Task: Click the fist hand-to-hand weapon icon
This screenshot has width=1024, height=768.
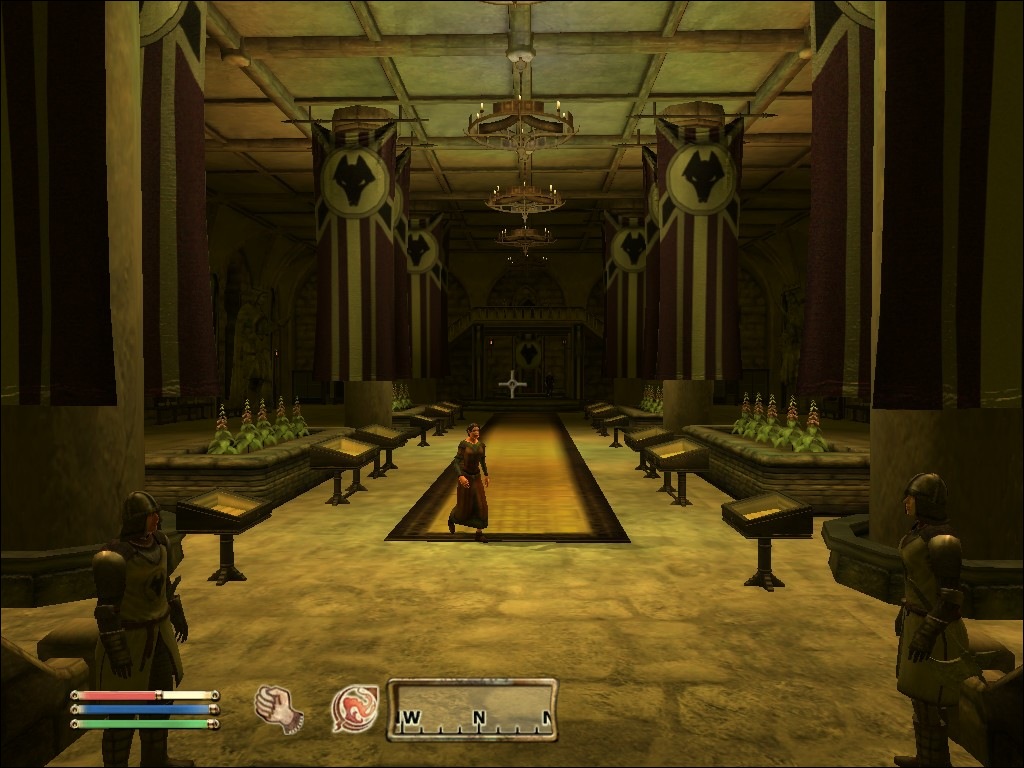Action: tap(278, 709)
